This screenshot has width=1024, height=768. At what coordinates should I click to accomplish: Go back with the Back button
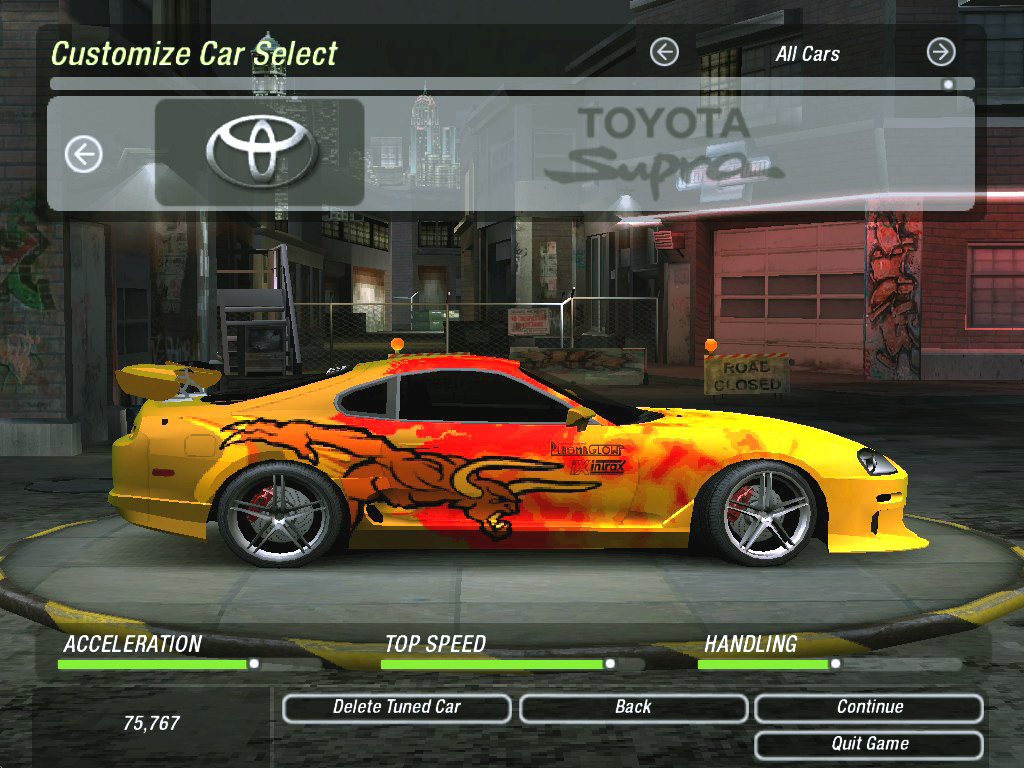633,708
